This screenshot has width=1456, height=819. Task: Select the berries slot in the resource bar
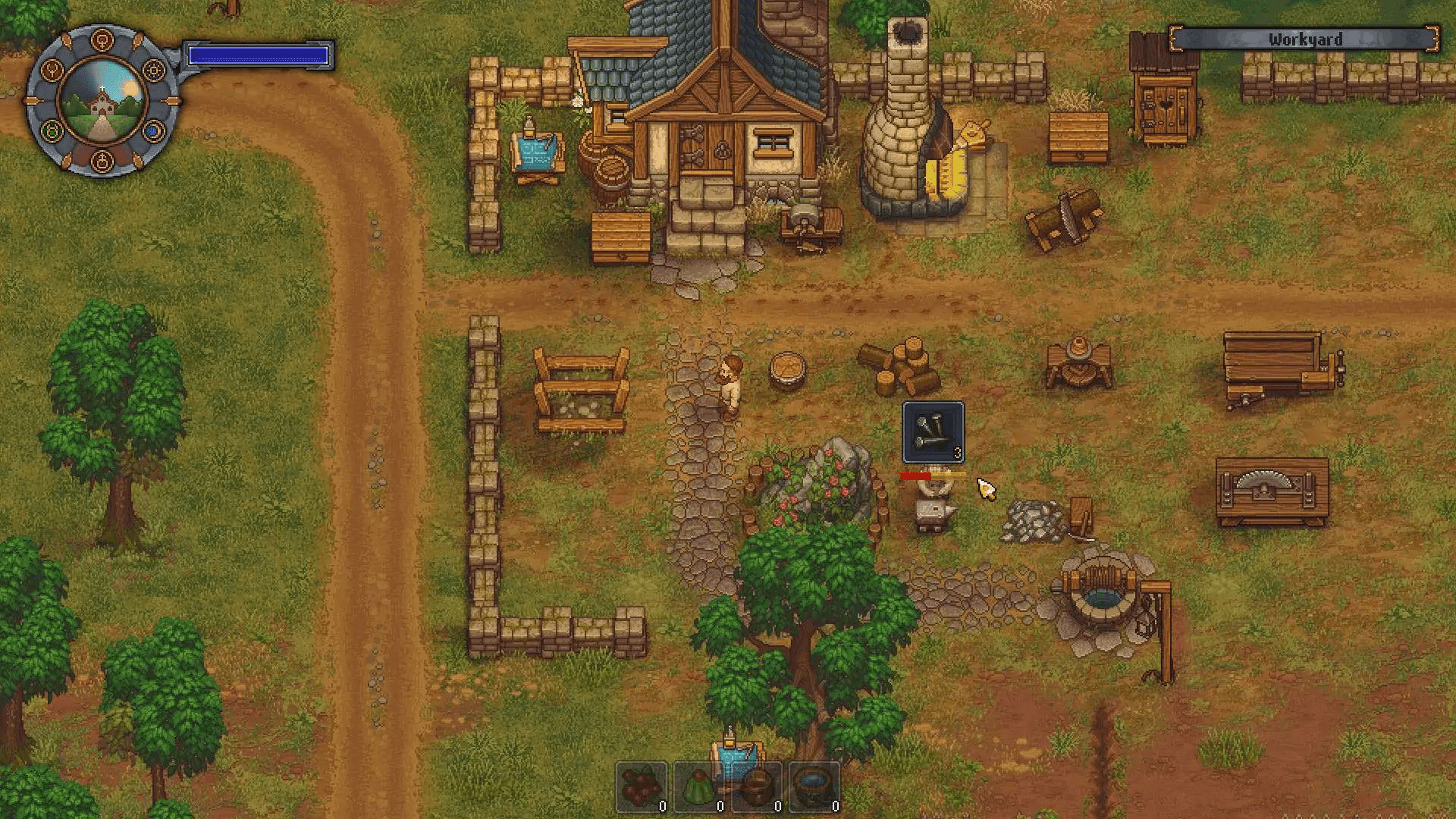click(x=641, y=785)
